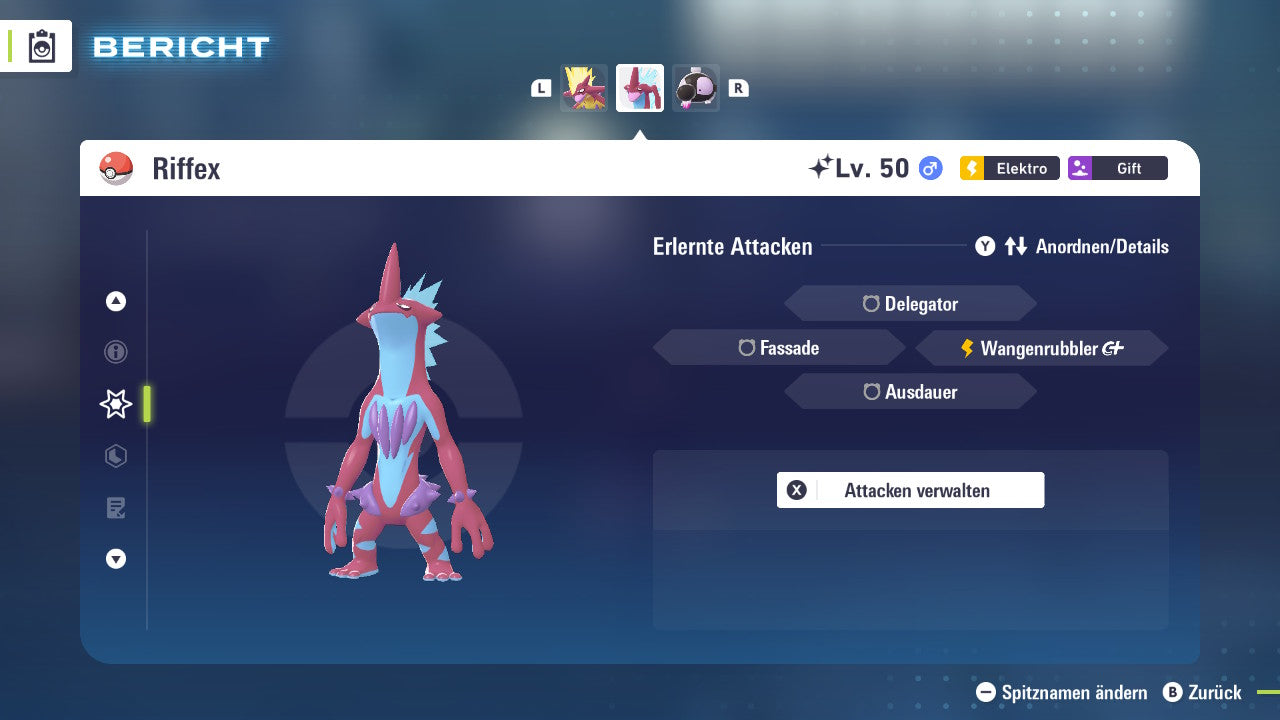Click the upward arrow at sidebar top
The width and height of the screenshot is (1280, 720).
(115, 301)
